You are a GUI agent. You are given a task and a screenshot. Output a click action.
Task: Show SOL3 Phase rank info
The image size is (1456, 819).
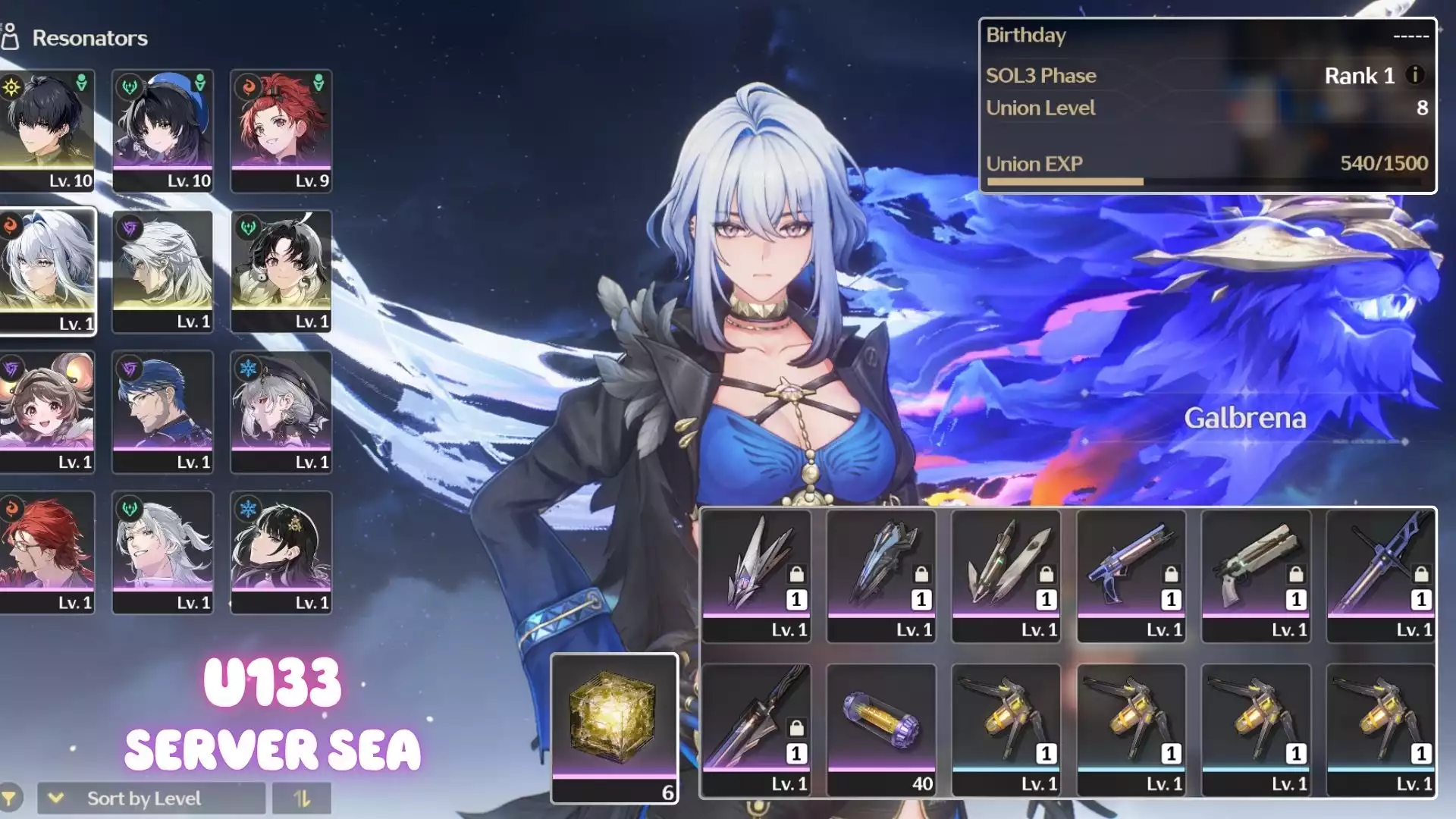1414,75
